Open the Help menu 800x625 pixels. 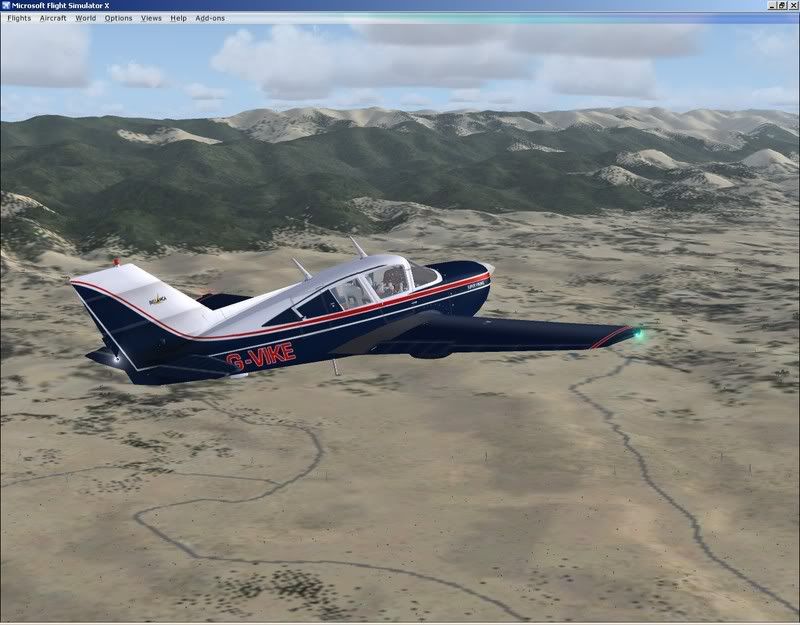(x=178, y=18)
